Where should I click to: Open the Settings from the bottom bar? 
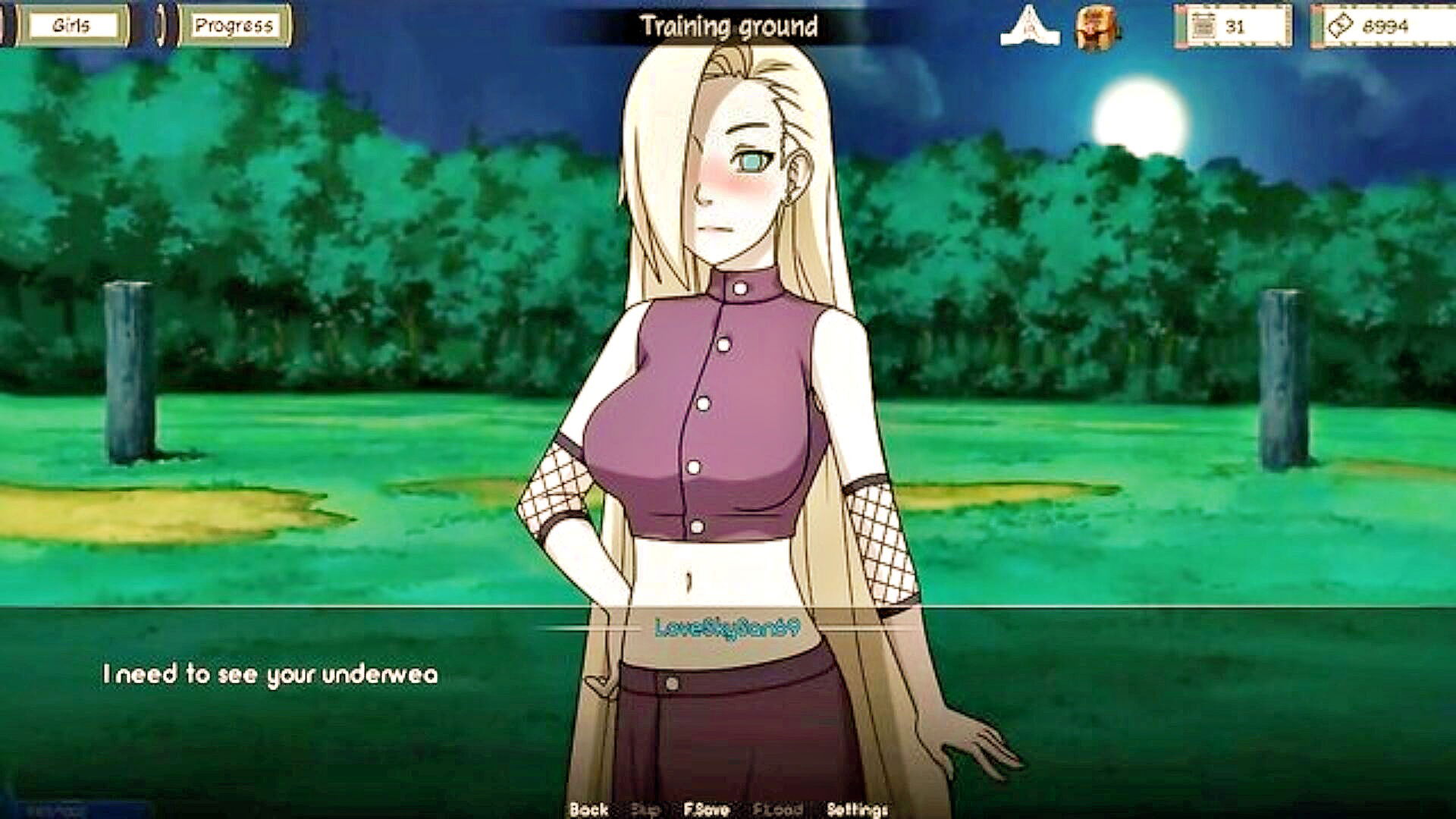tap(857, 809)
